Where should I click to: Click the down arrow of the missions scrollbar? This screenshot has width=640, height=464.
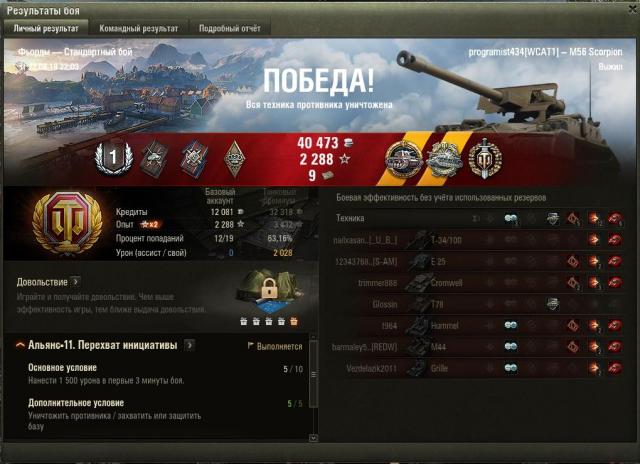coord(311,438)
